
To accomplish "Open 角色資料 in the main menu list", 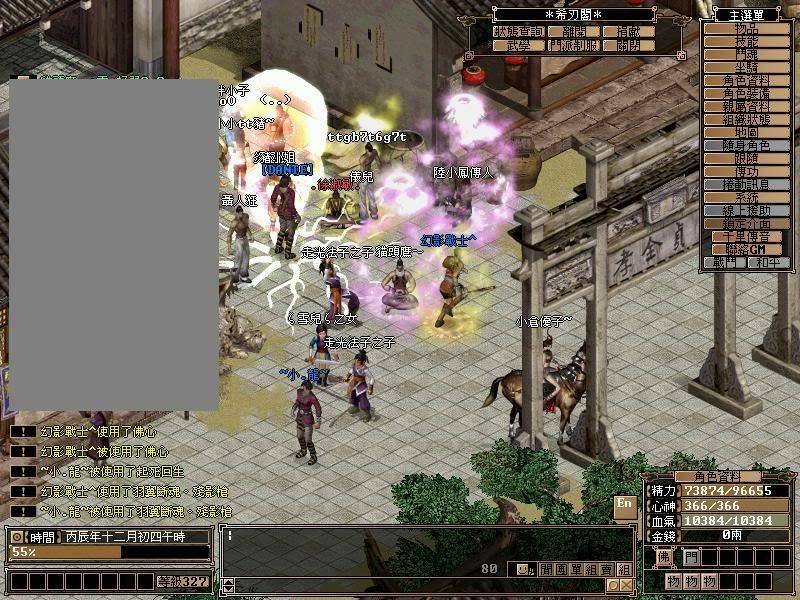I will (746, 80).
